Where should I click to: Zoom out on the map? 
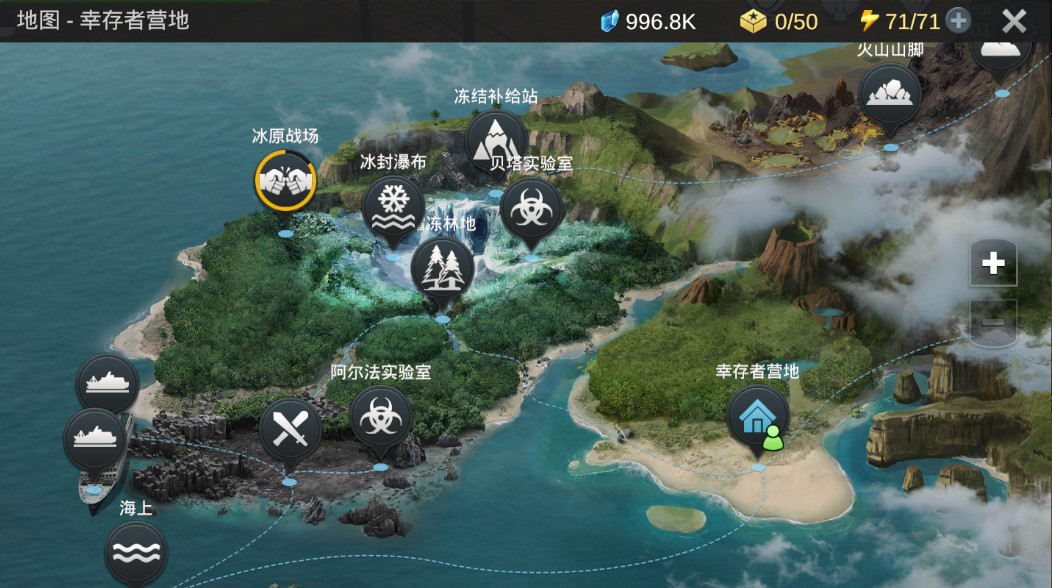992,322
